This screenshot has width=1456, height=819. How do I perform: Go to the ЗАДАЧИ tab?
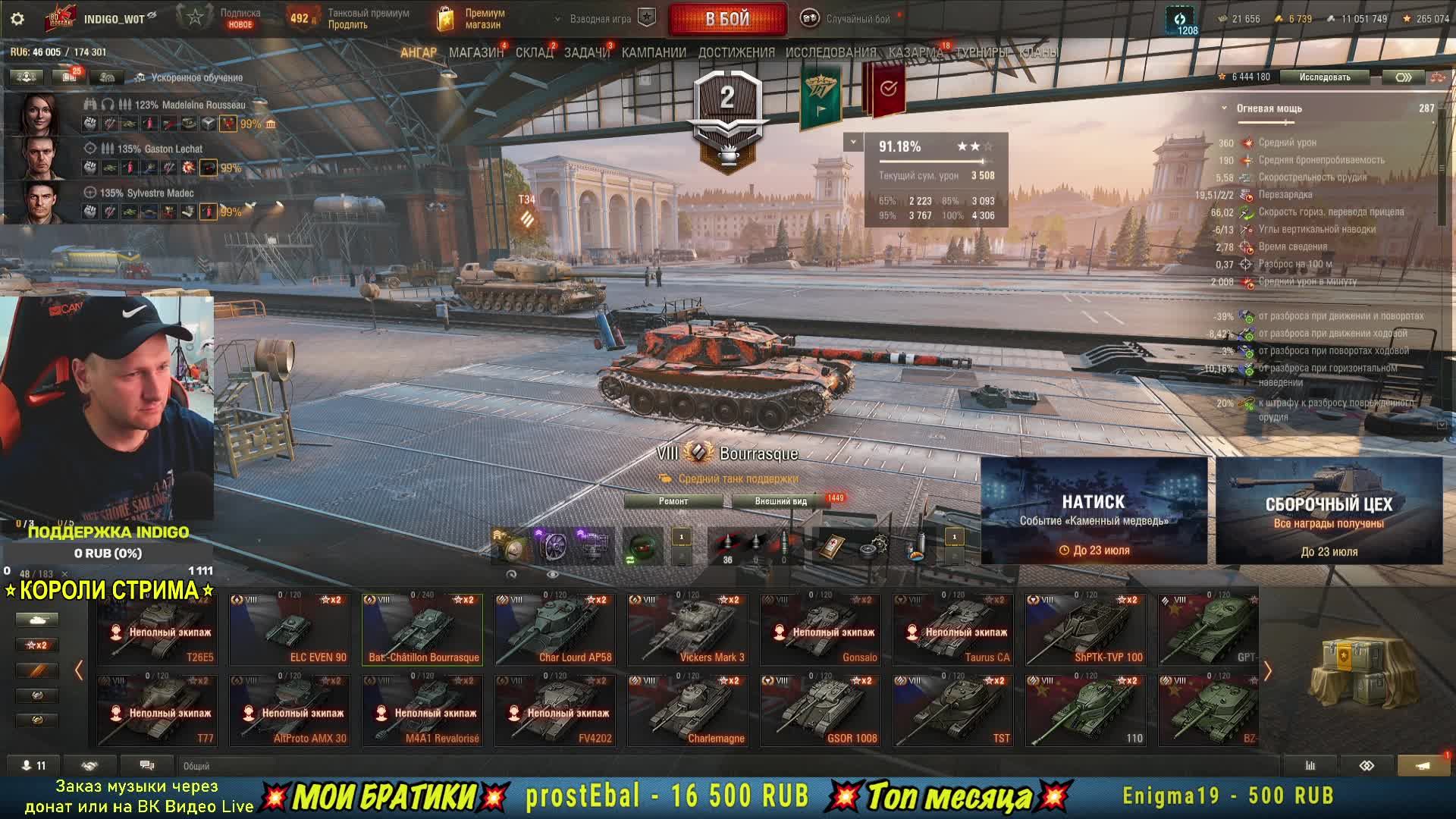tap(587, 52)
